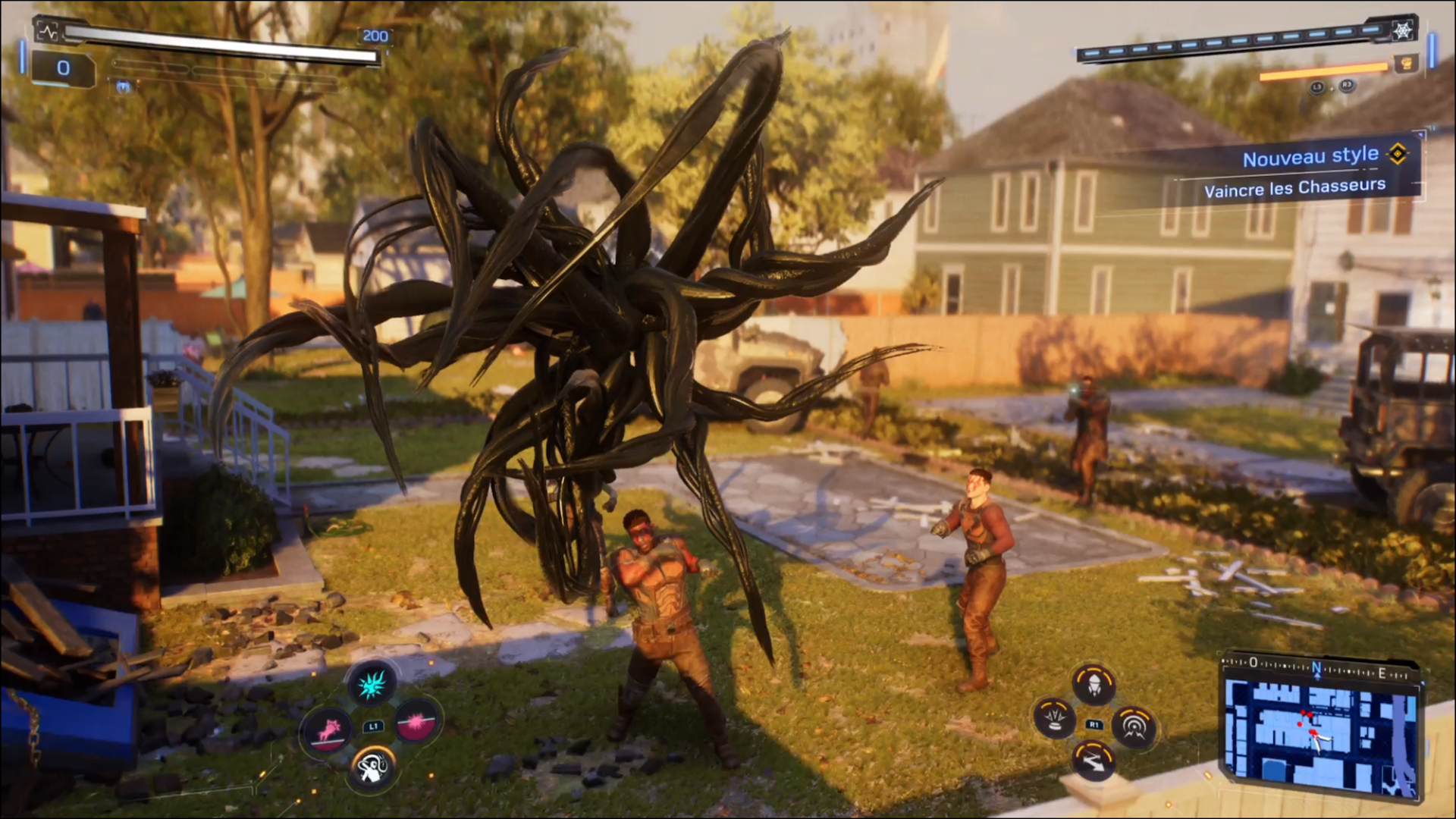Select the zigzag arrow gadget
The height and width of the screenshot is (819, 1456).
point(1094,761)
